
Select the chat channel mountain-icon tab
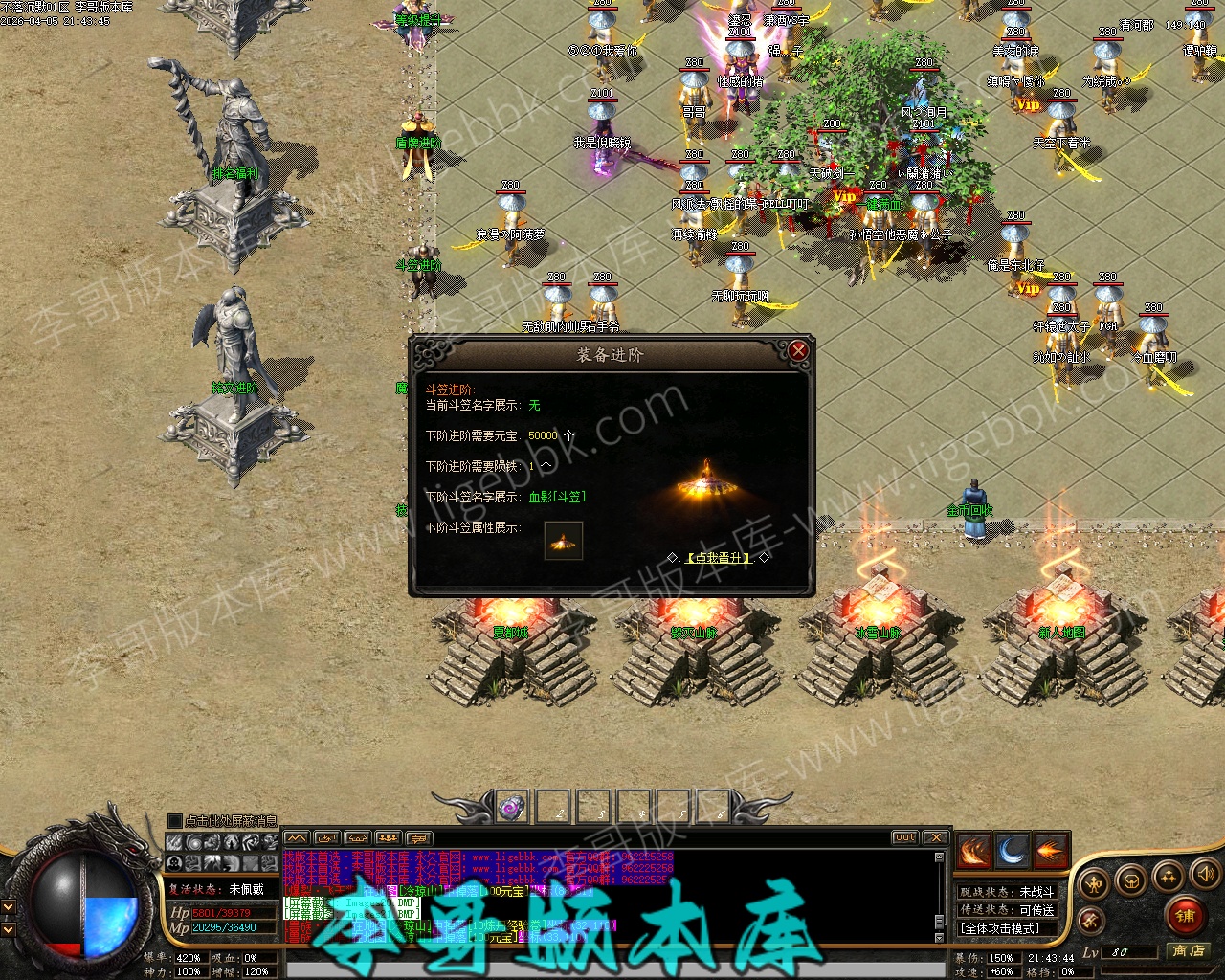coord(297,838)
